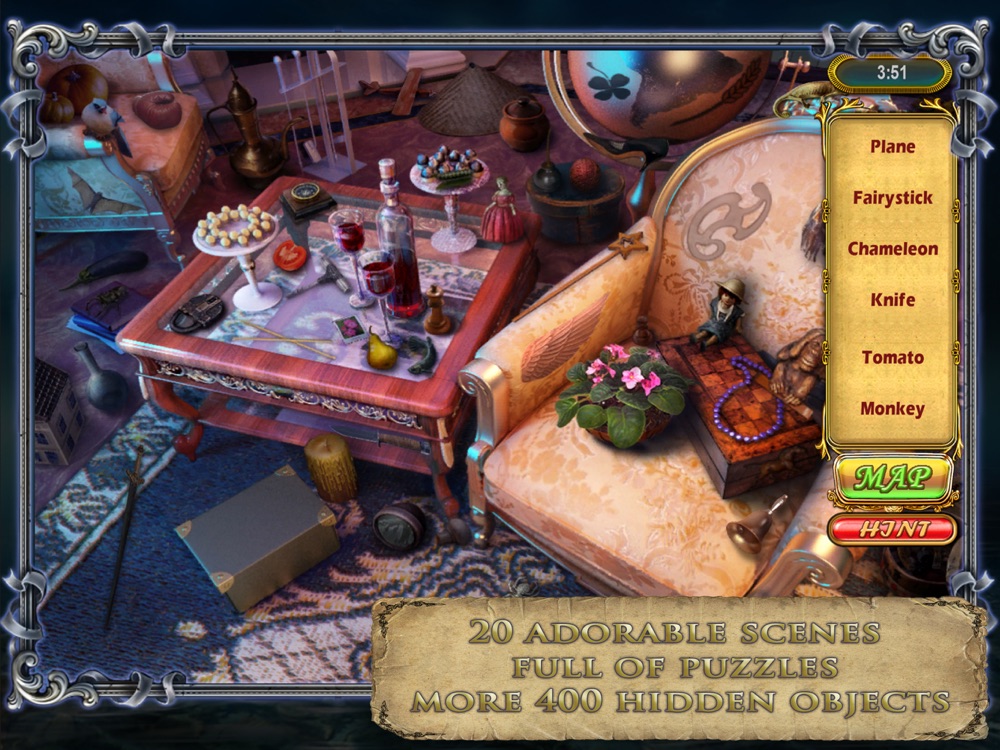Screen dimensions: 1000x750
Task: Select Monkey in the find list
Action: pos(892,408)
